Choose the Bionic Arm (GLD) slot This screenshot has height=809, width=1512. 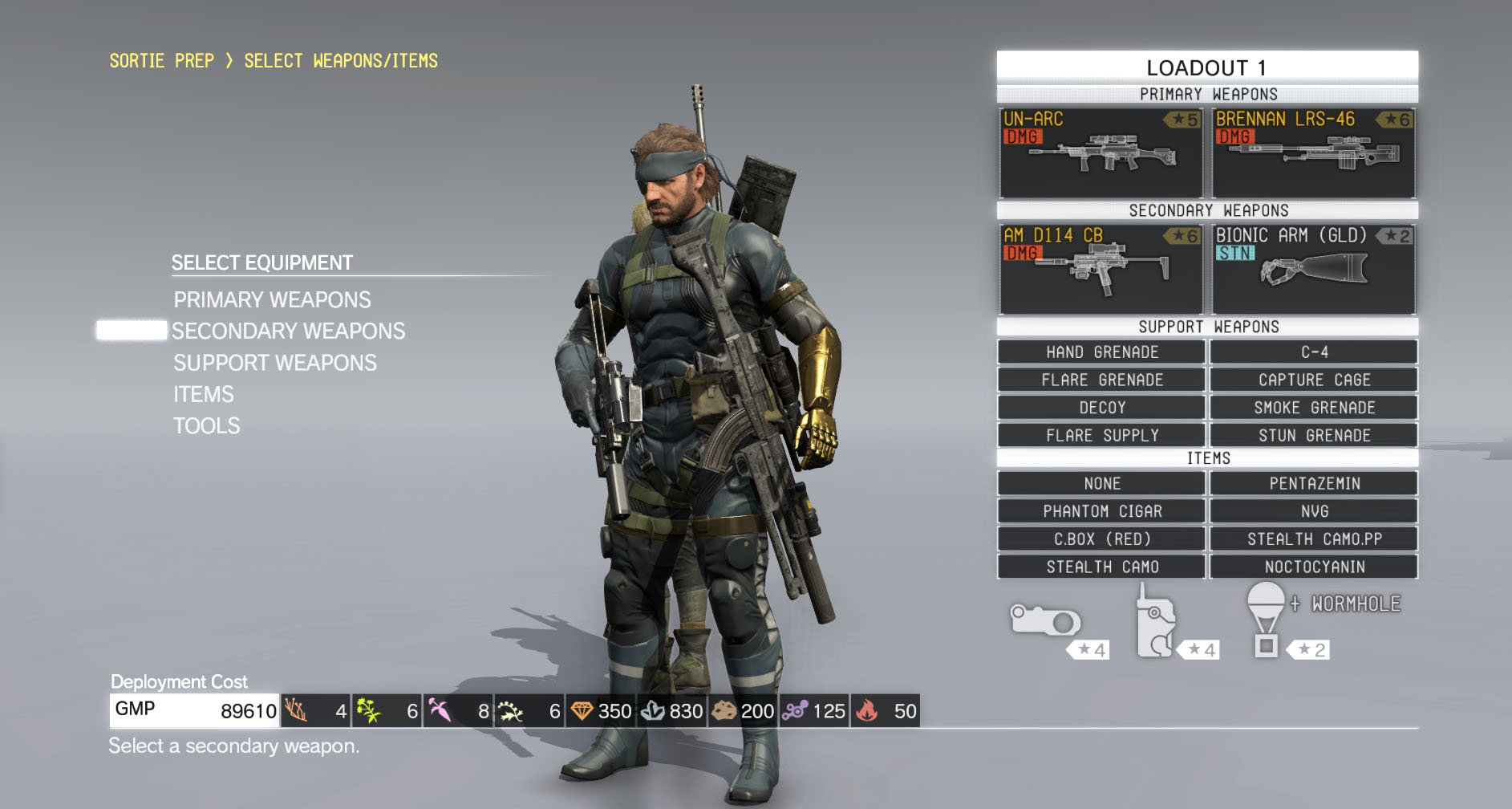(x=1313, y=270)
